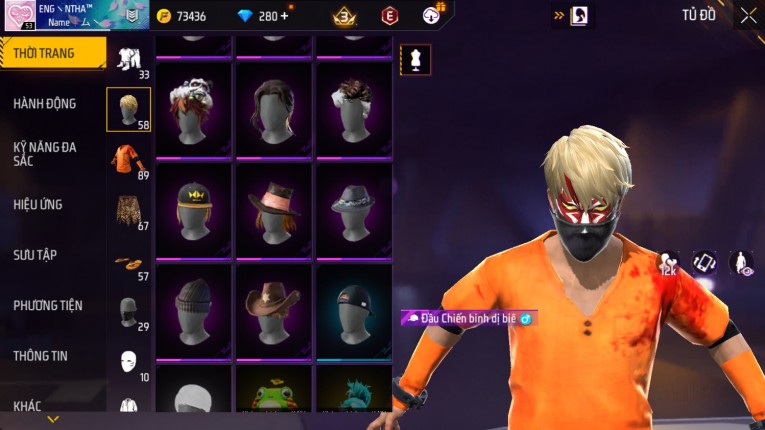Add diamonds with the plus button

(x=284, y=16)
